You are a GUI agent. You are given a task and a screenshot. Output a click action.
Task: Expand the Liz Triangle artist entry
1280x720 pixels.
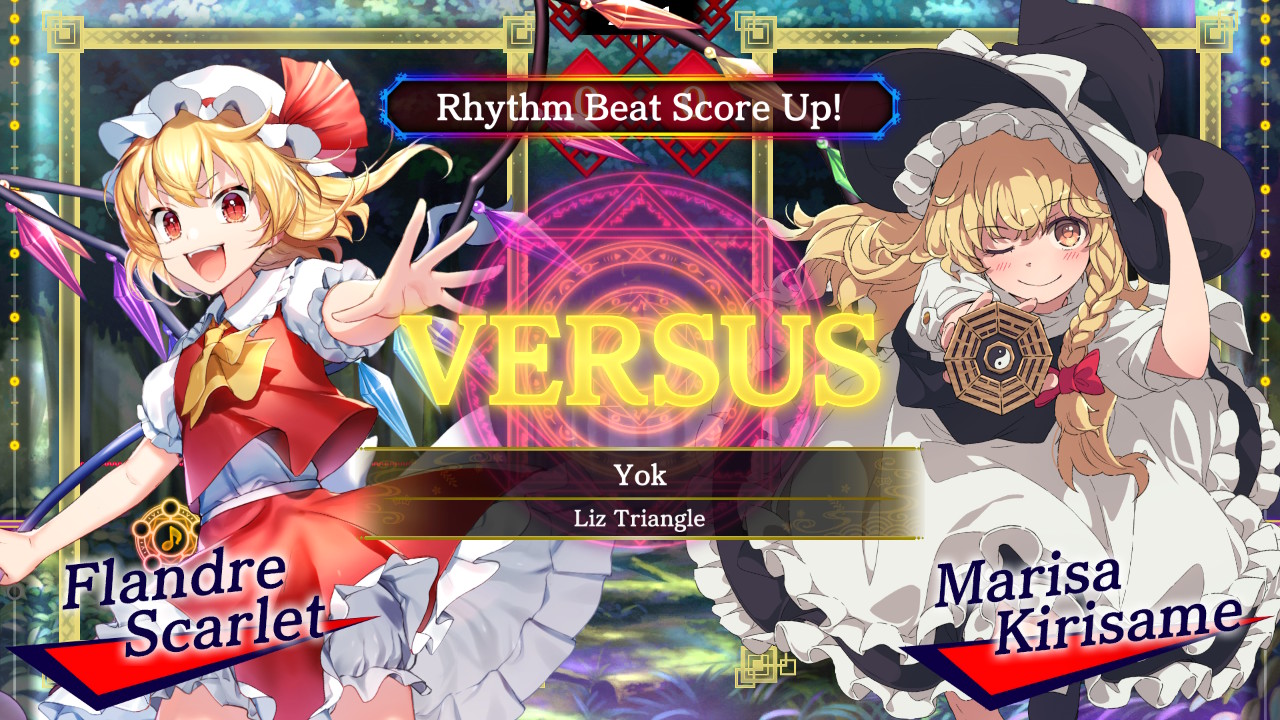pyautogui.click(x=640, y=516)
